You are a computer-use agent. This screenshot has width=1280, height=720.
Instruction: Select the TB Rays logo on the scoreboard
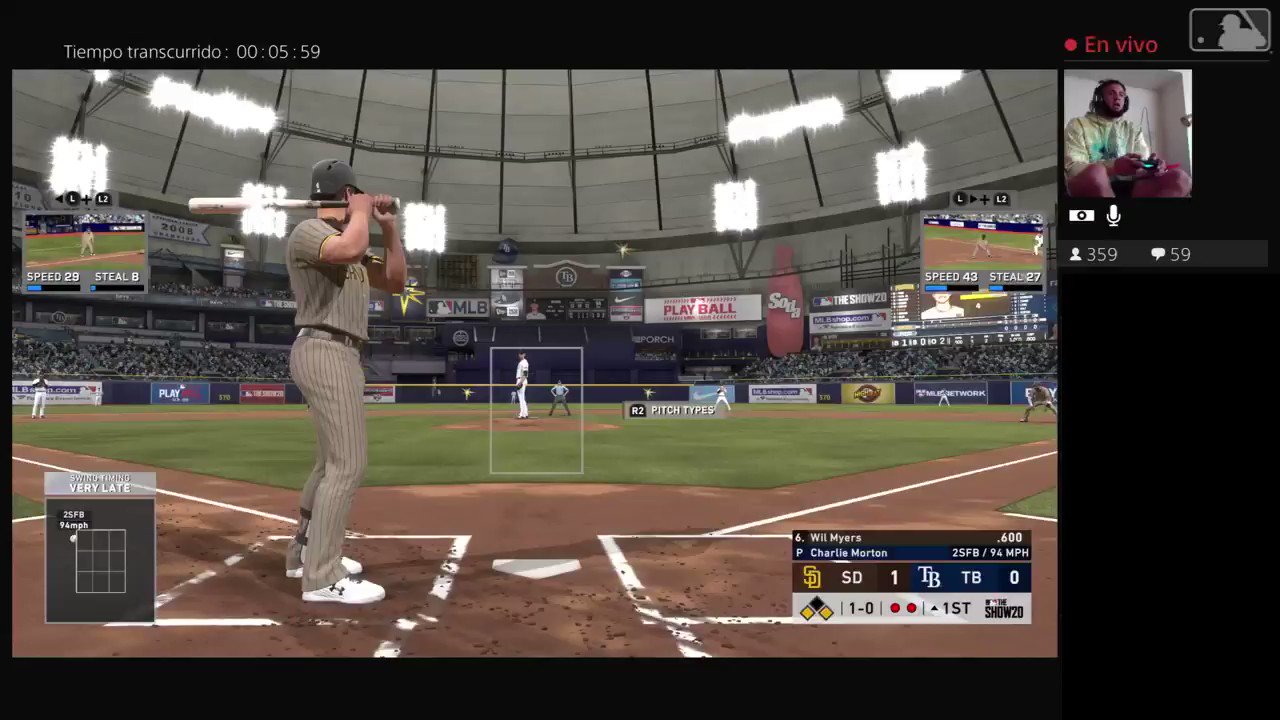[x=931, y=577]
